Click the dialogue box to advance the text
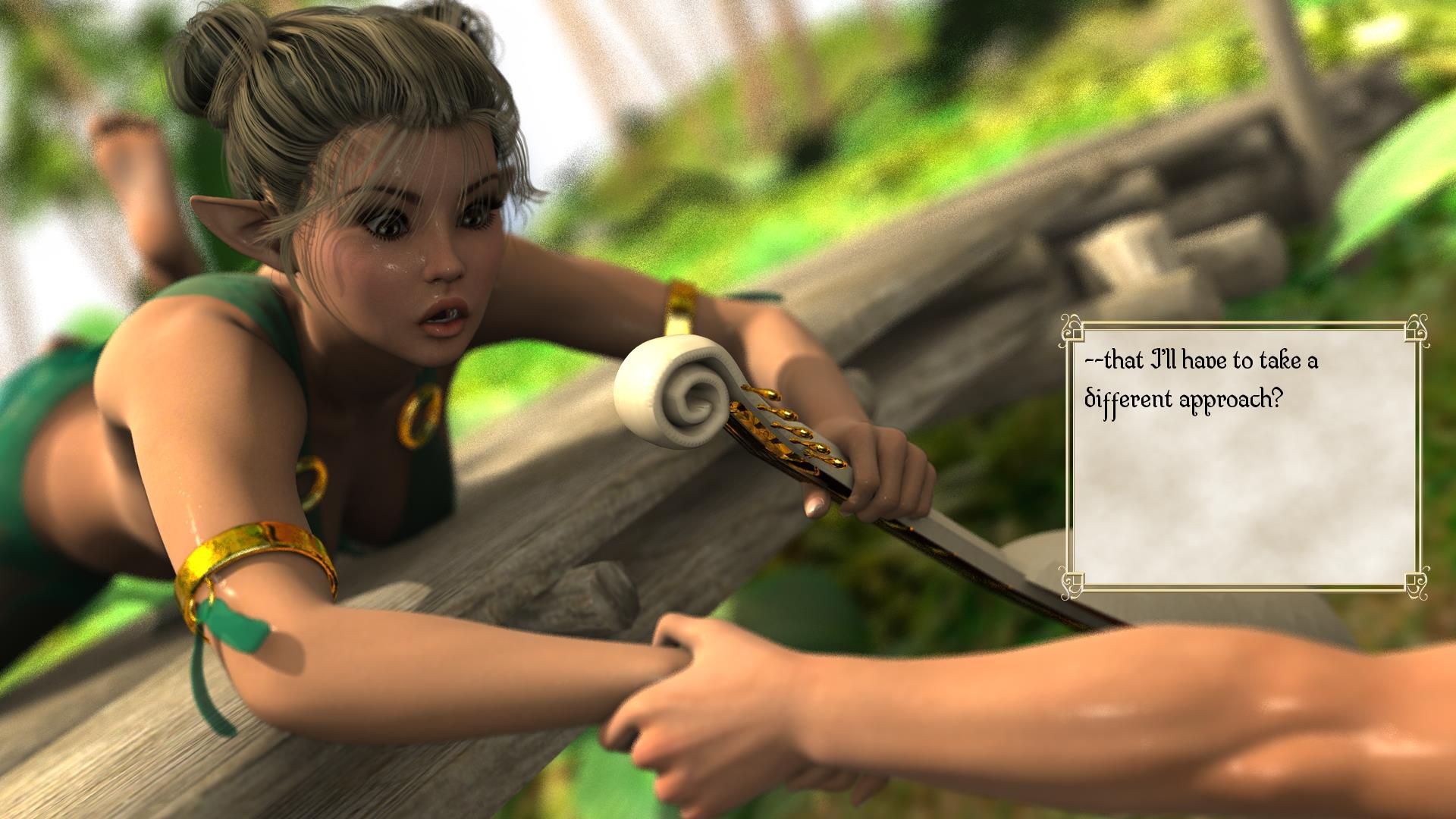The height and width of the screenshot is (819, 1456). 1244,455
